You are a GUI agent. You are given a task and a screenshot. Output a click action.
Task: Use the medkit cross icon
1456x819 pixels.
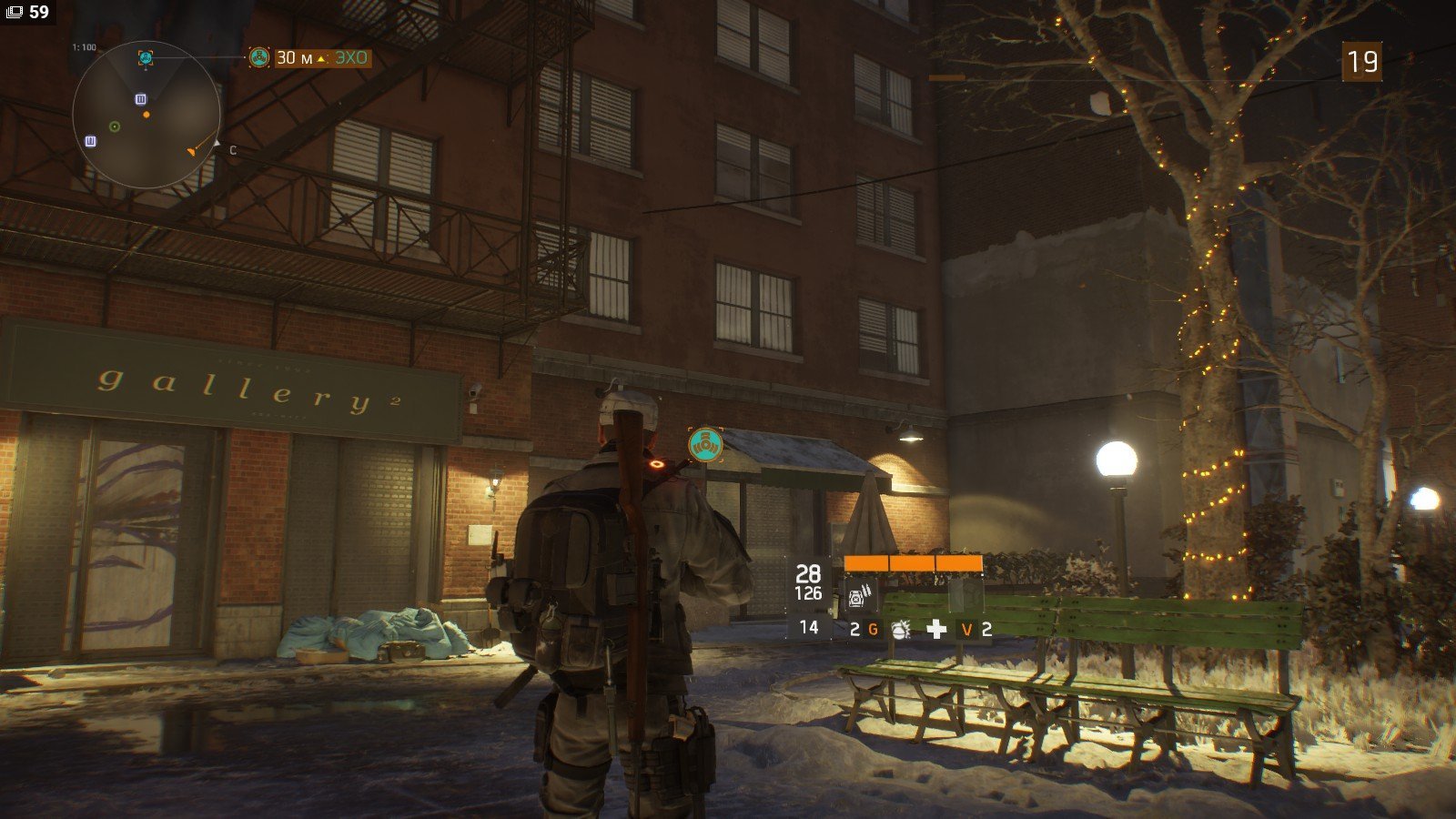click(x=936, y=629)
